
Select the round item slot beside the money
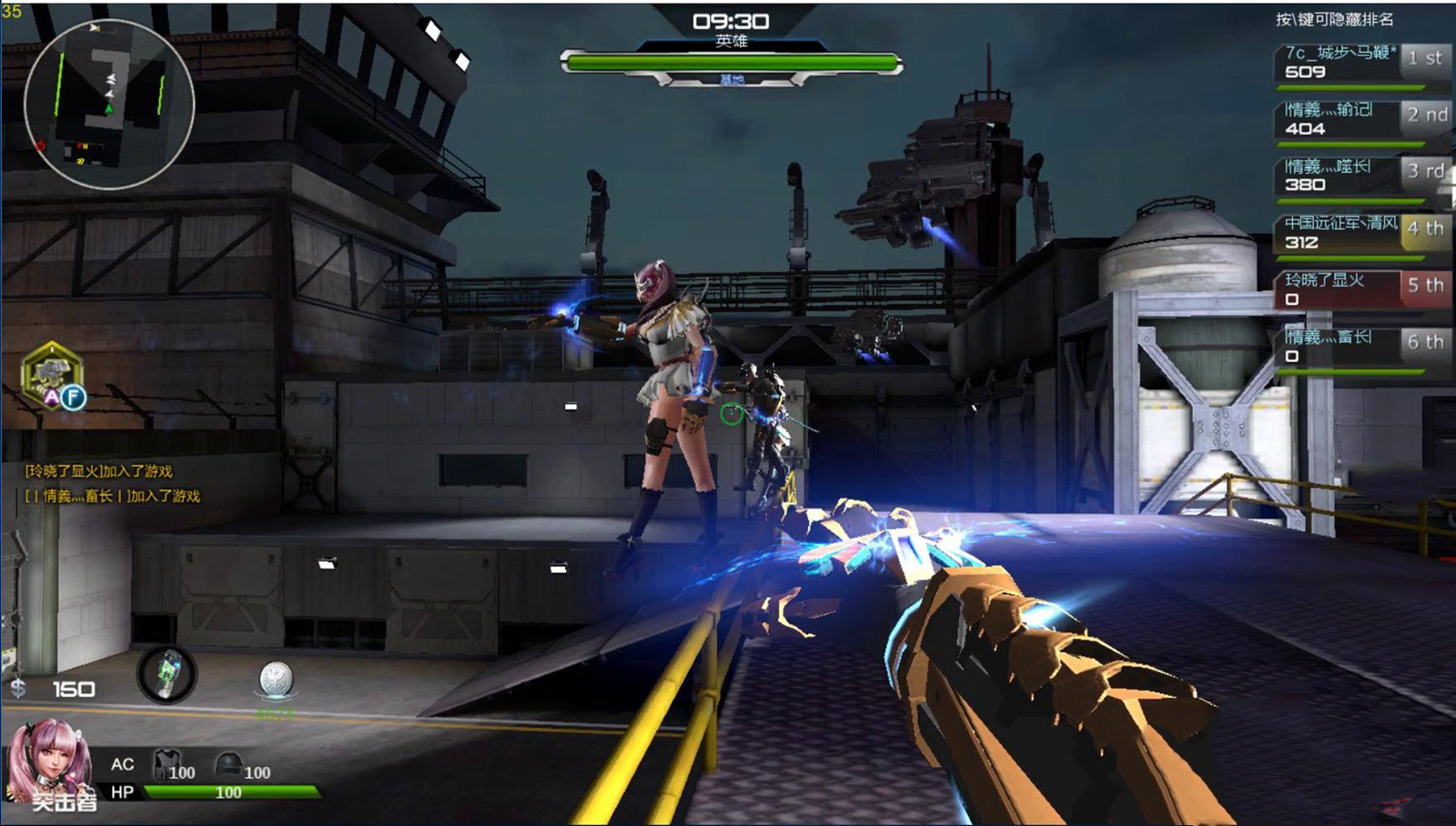167,676
